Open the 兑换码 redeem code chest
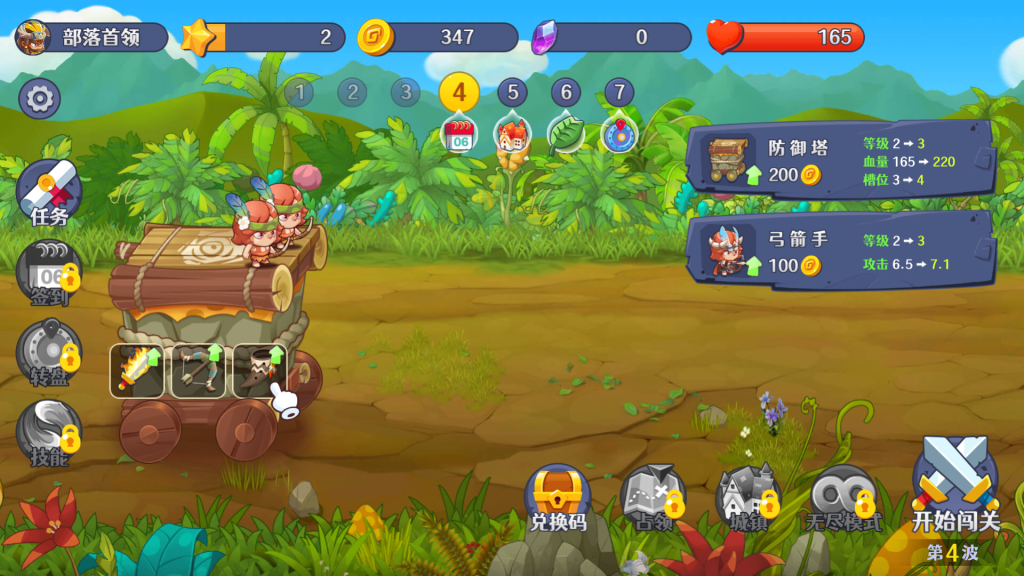Screen dimensions: 1024x576 coord(558,497)
